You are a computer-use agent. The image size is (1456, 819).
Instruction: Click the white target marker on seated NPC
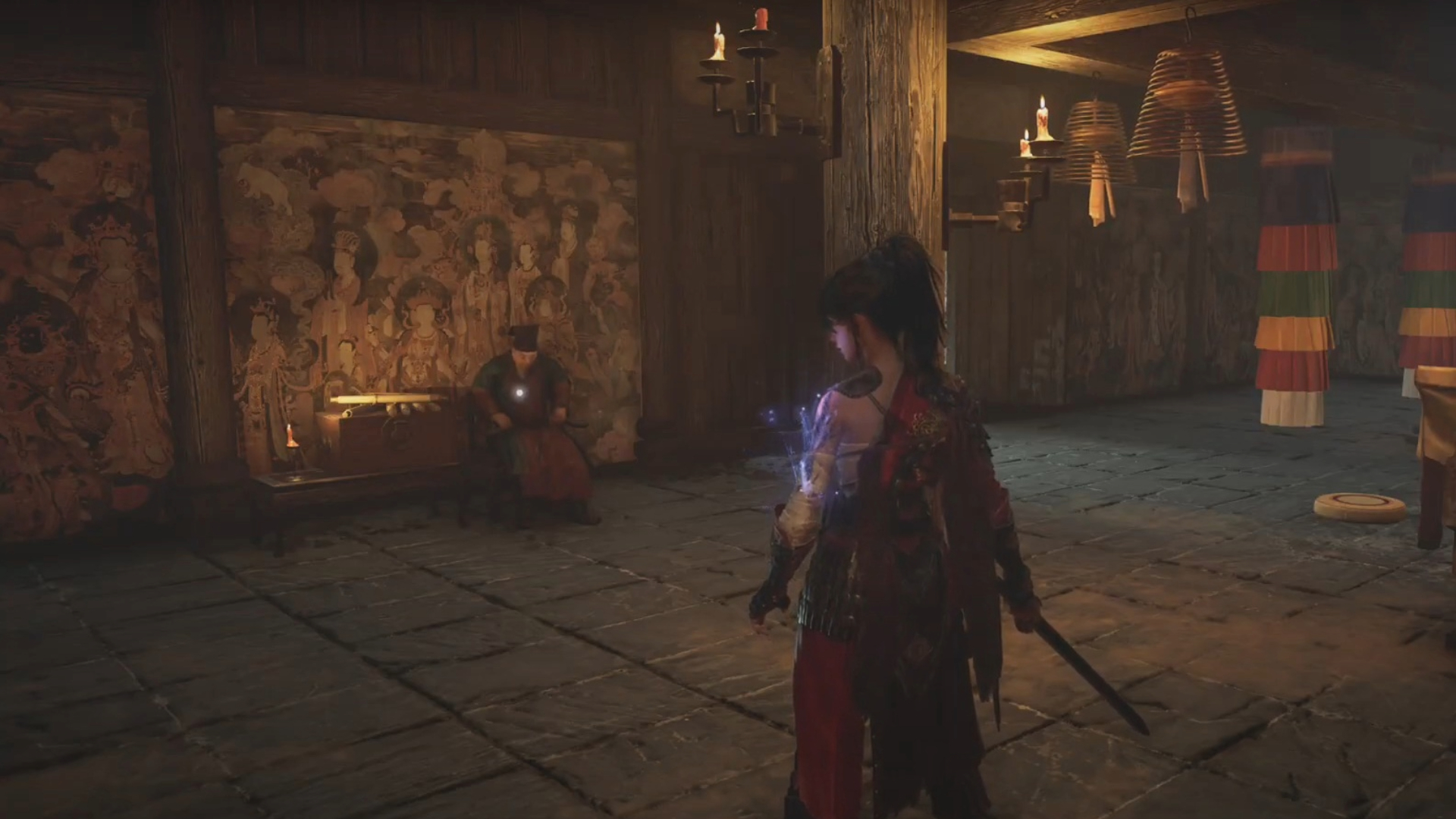point(519,393)
